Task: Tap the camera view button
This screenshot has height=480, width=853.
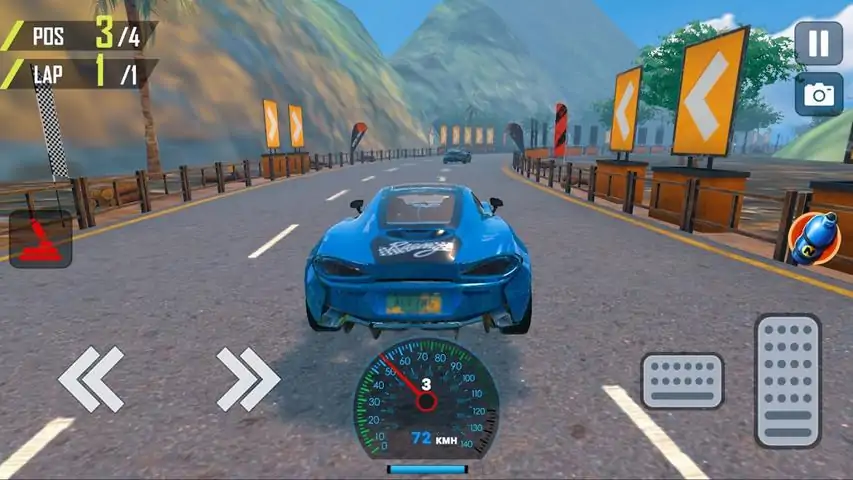Action: point(818,94)
